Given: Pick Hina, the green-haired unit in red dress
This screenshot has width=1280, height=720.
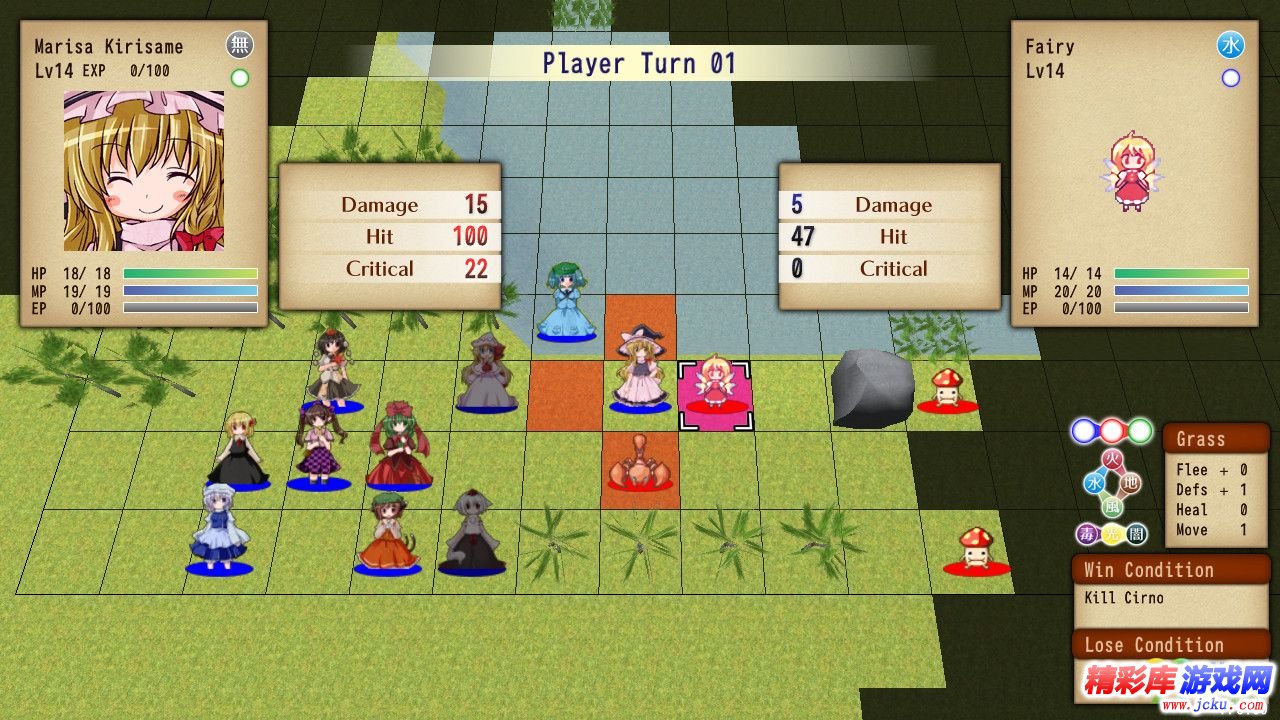Looking at the screenshot, I should [x=400, y=446].
